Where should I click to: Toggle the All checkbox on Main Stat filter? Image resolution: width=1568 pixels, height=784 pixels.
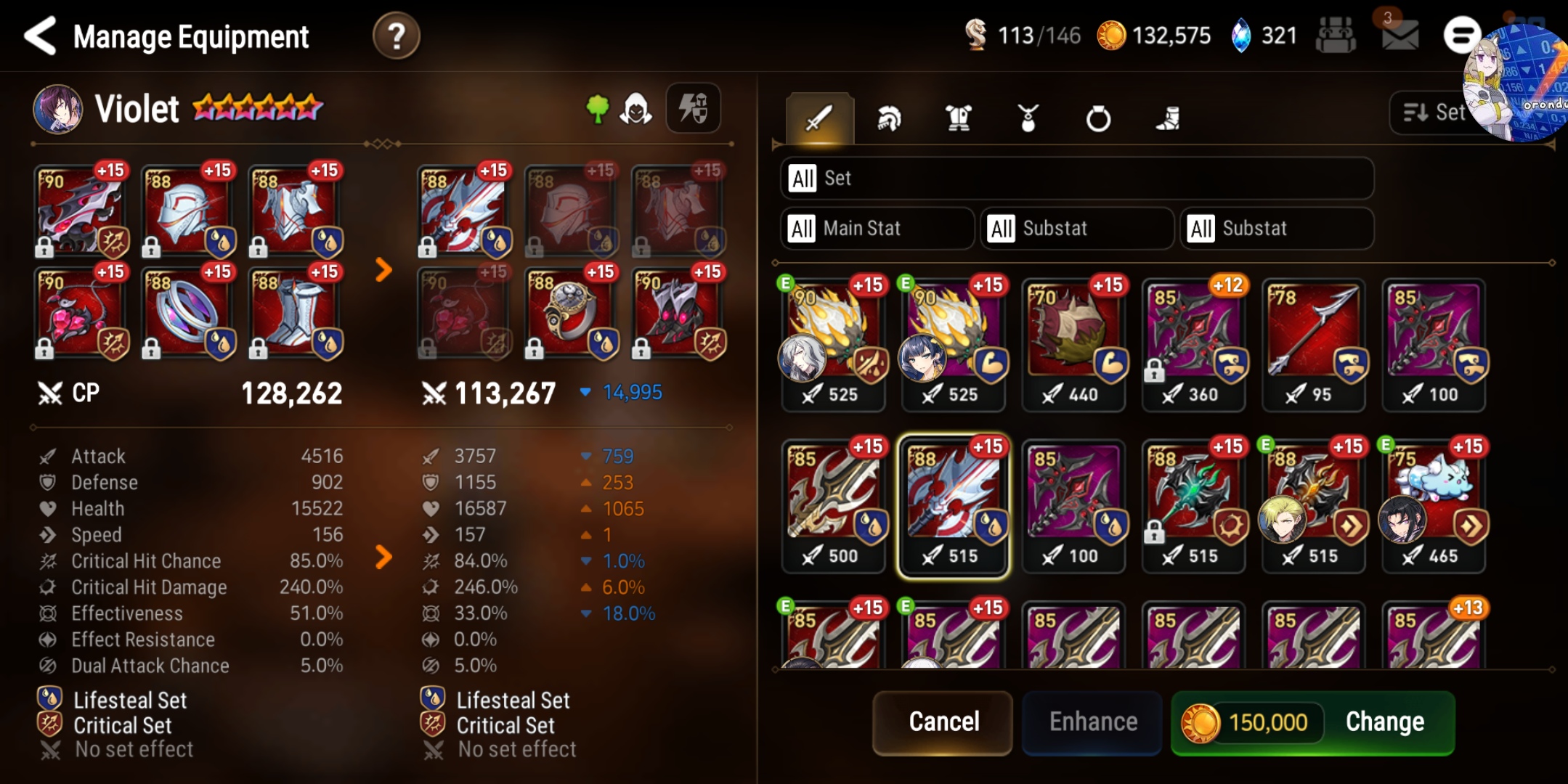click(803, 229)
